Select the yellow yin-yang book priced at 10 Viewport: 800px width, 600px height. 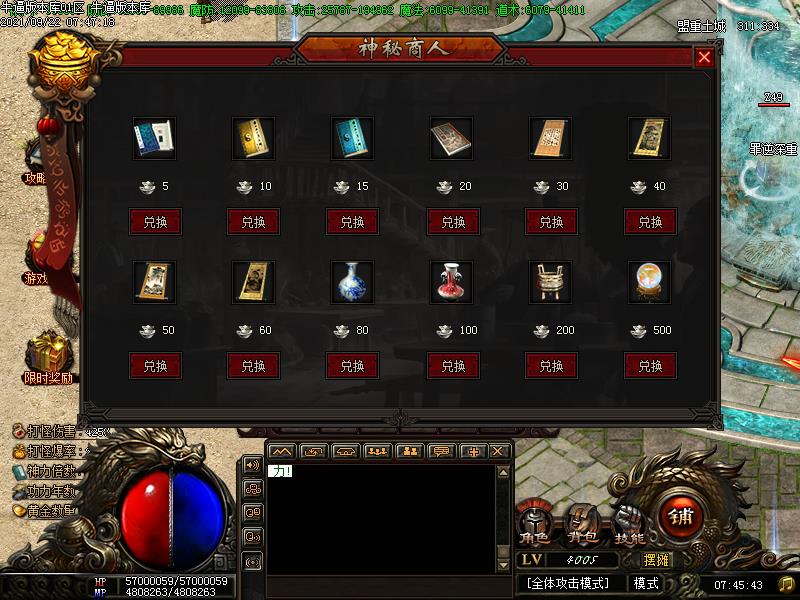253,138
